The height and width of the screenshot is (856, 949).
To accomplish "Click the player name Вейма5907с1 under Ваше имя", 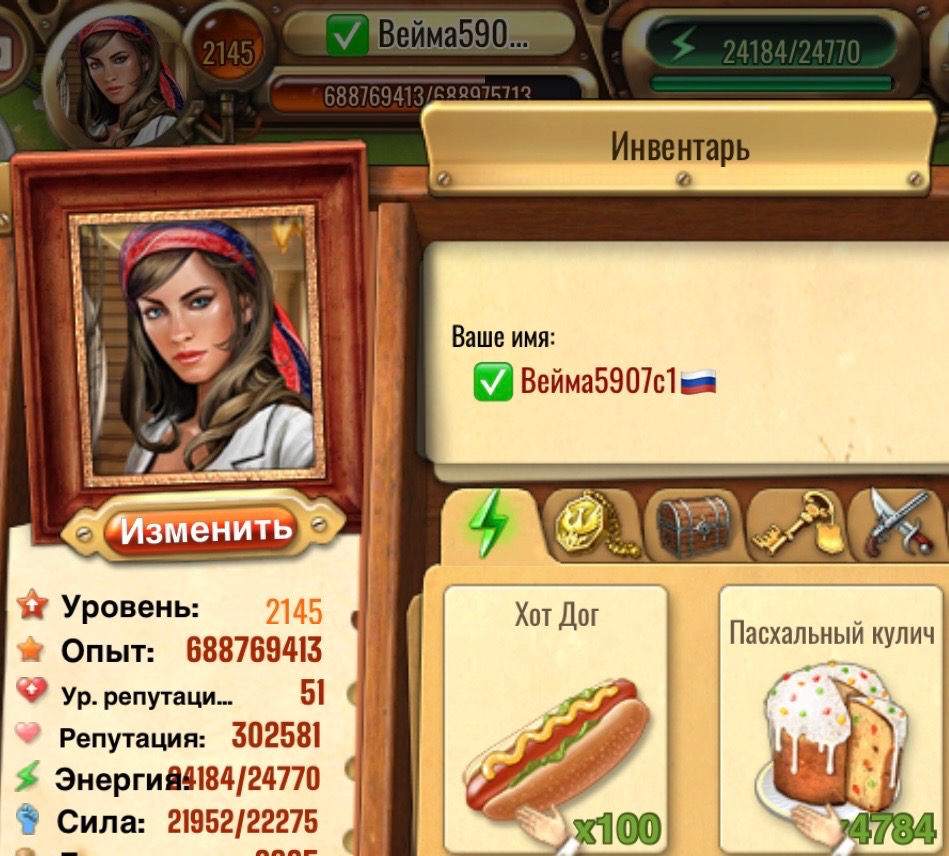I will click(598, 381).
